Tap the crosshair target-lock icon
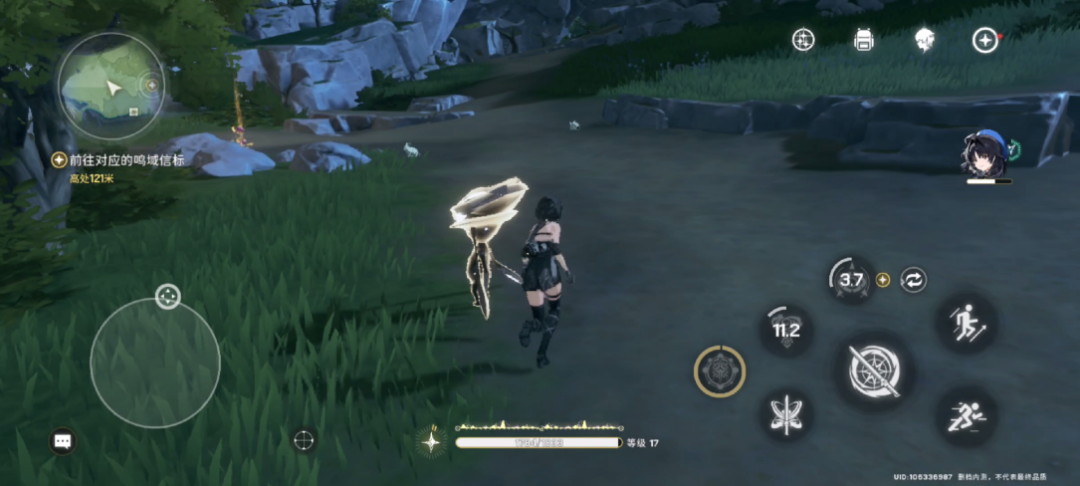This screenshot has width=1080, height=486. click(304, 439)
